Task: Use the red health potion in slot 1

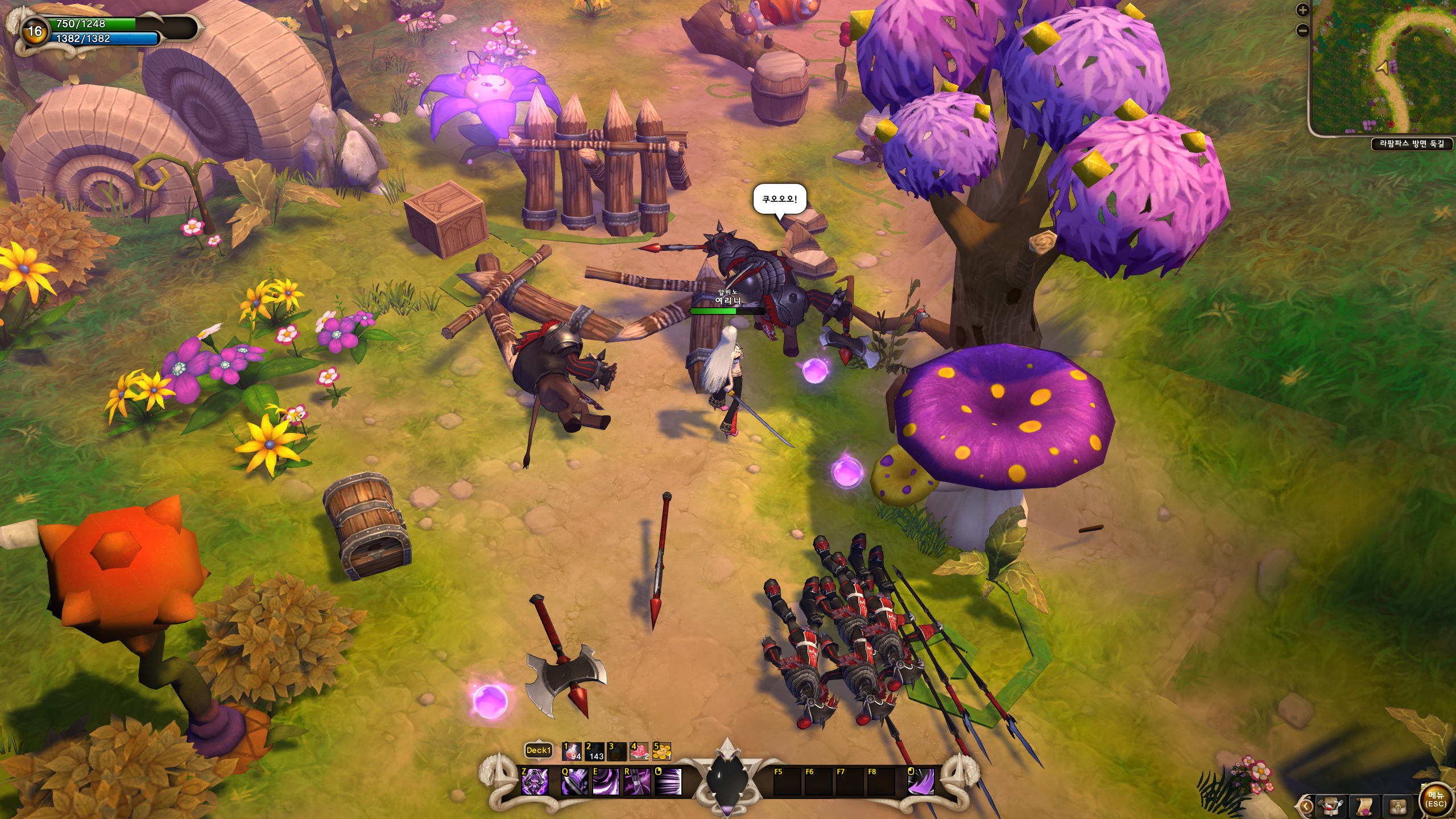Action: 572,751
